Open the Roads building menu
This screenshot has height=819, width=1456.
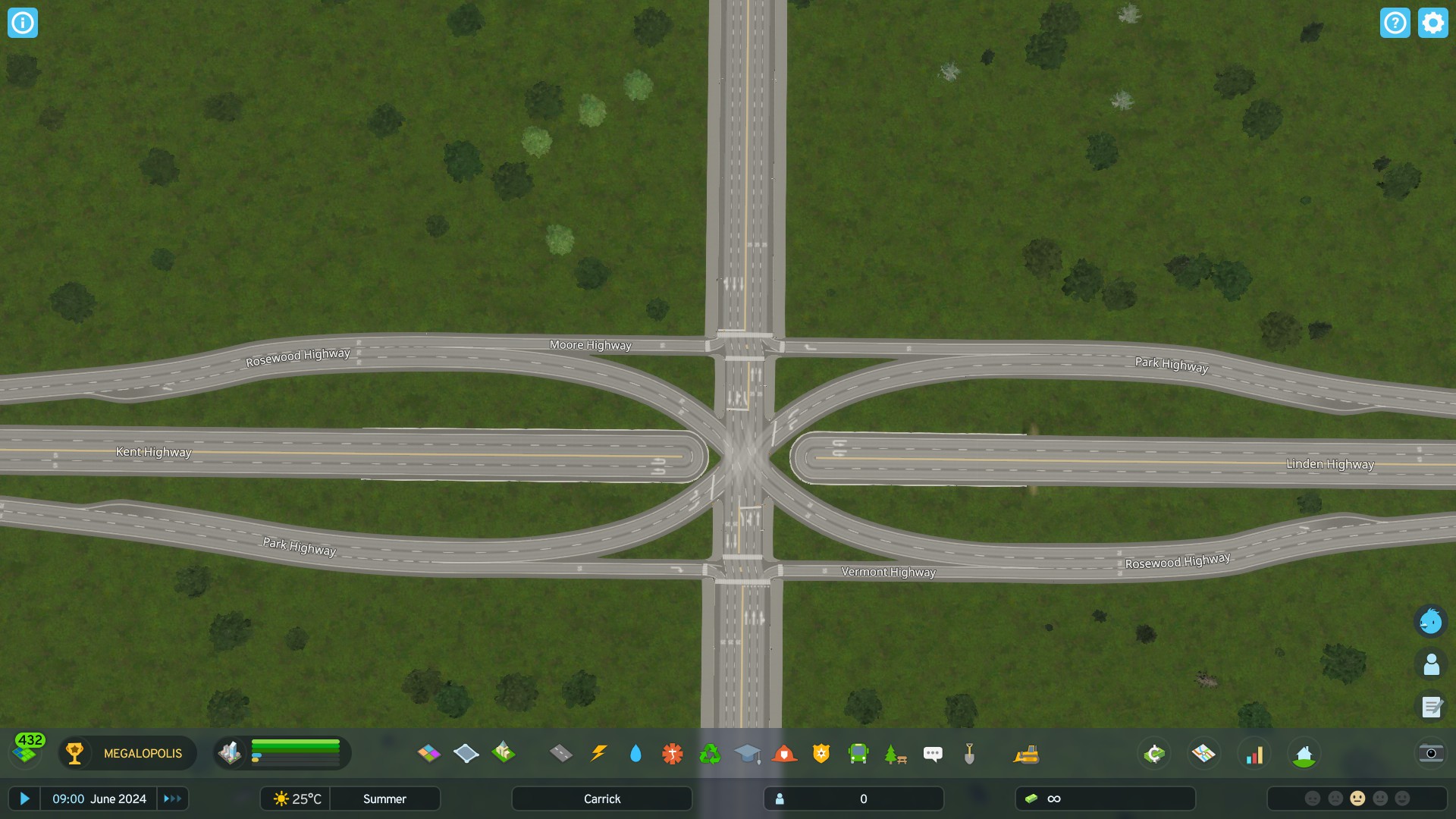(560, 753)
